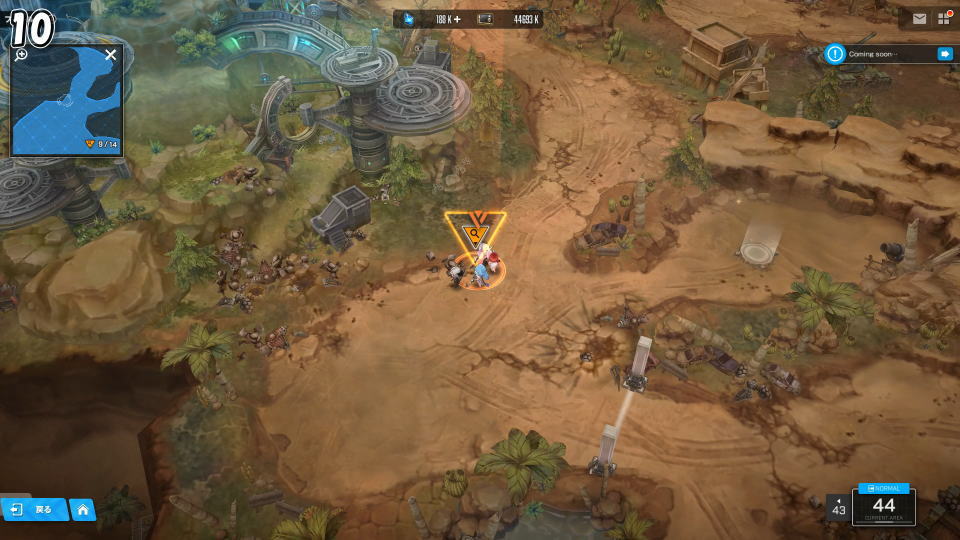Return to the home screen

pyautogui.click(x=83, y=510)
